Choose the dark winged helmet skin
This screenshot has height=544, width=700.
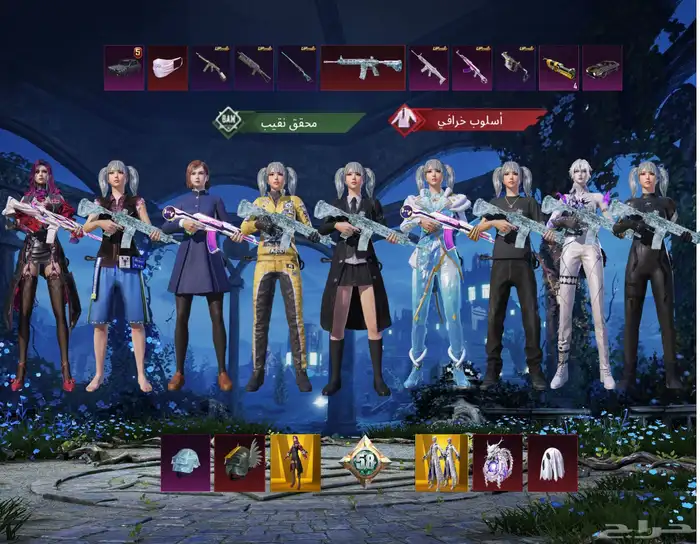coord(239,463)
